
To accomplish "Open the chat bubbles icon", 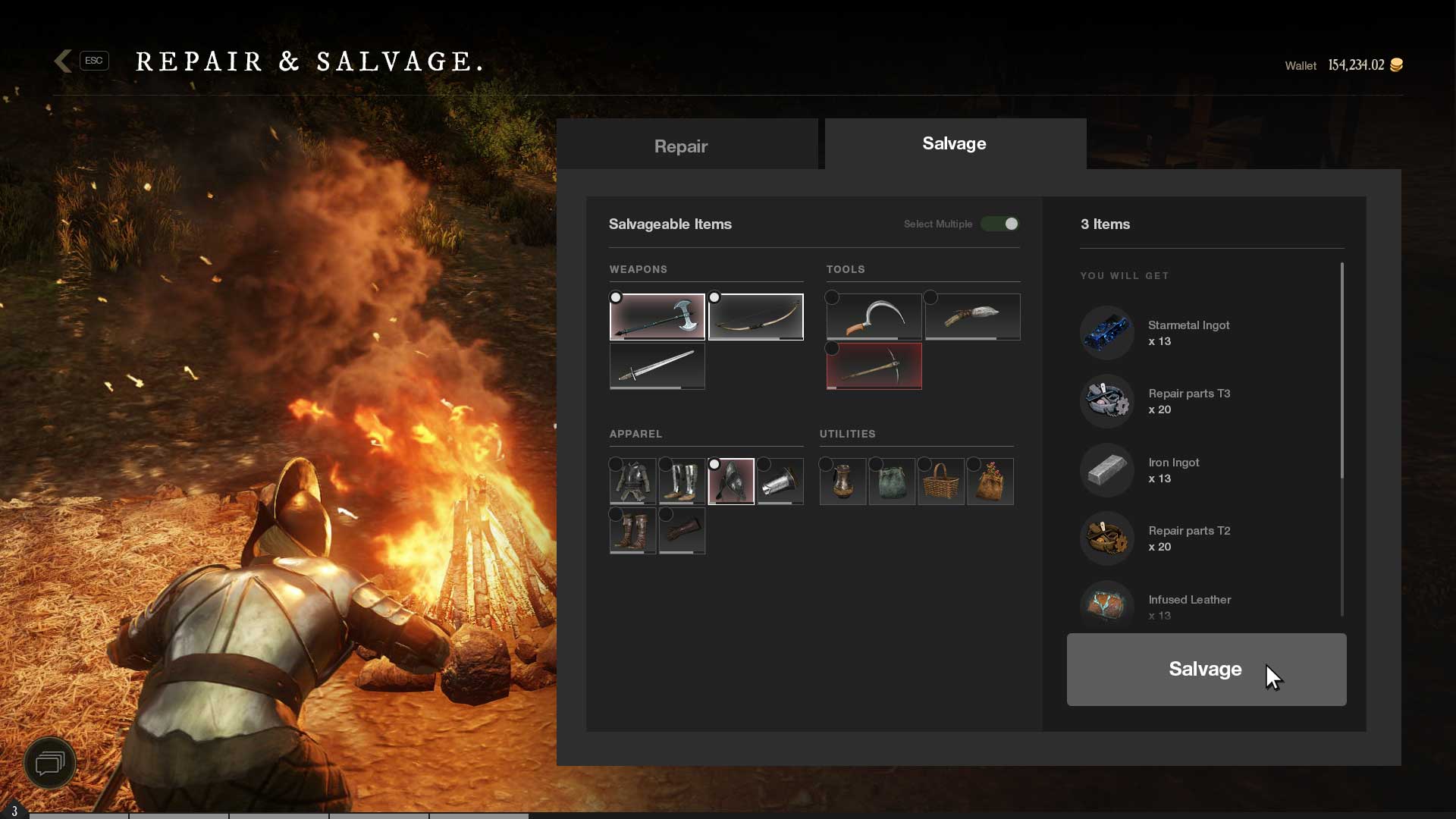I will pos(50,763).
